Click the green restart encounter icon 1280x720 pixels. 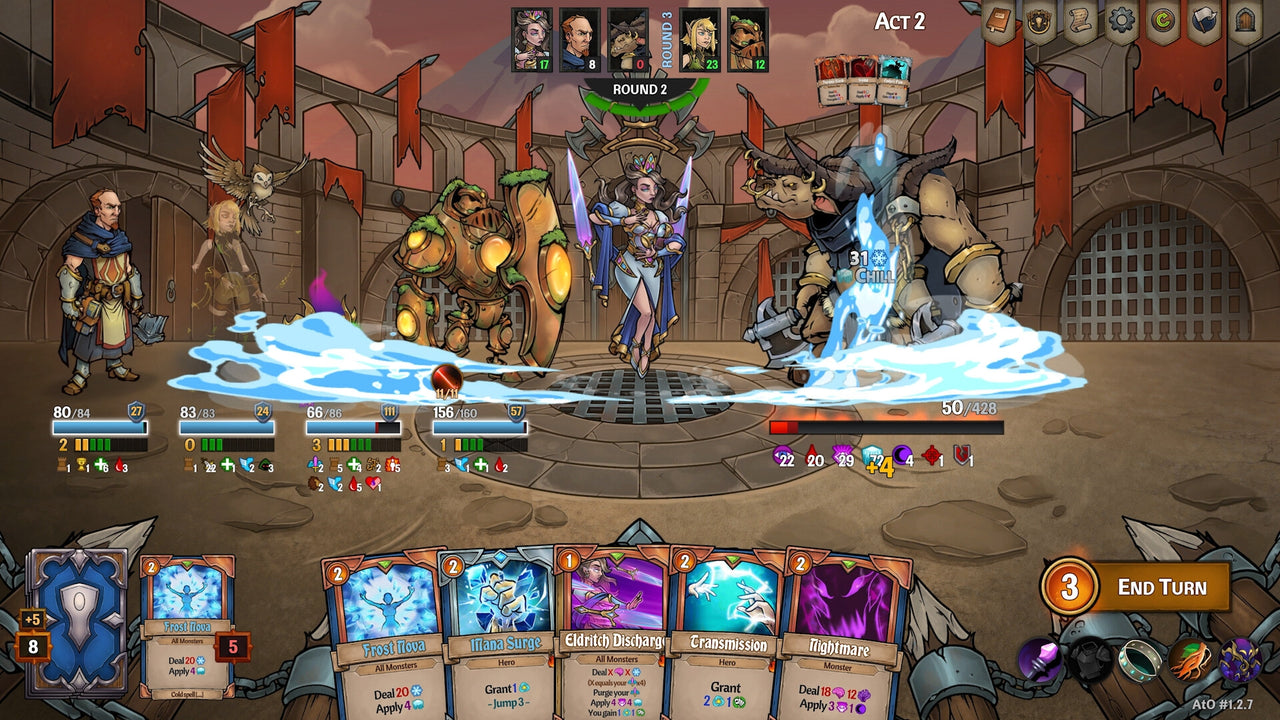pyautogui.click(x=1162, y=20)
